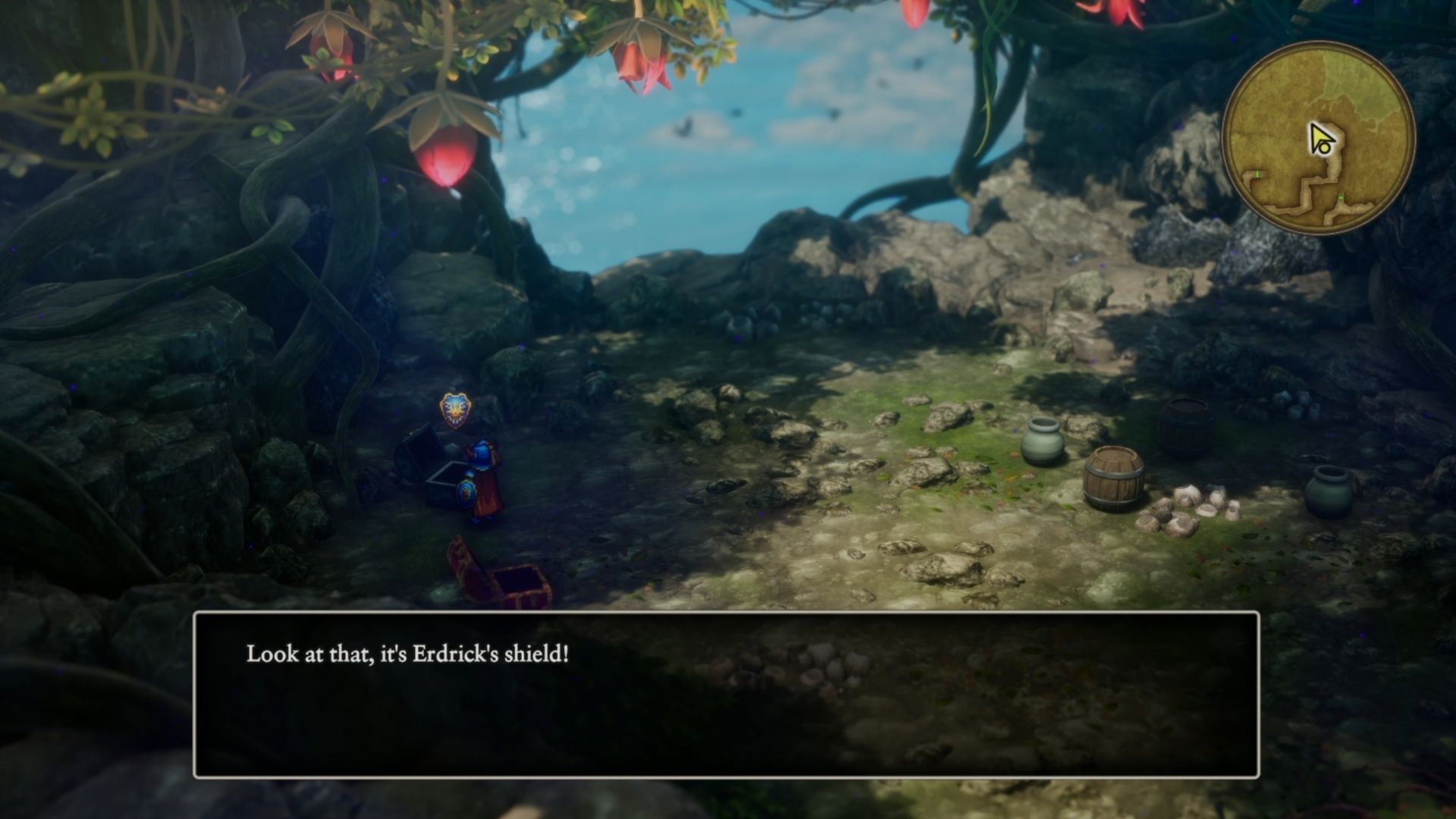Click the hero's red cape
The width and height of the screenshot is (1456, 819).
pyautogui.click(x=491, y=500)
